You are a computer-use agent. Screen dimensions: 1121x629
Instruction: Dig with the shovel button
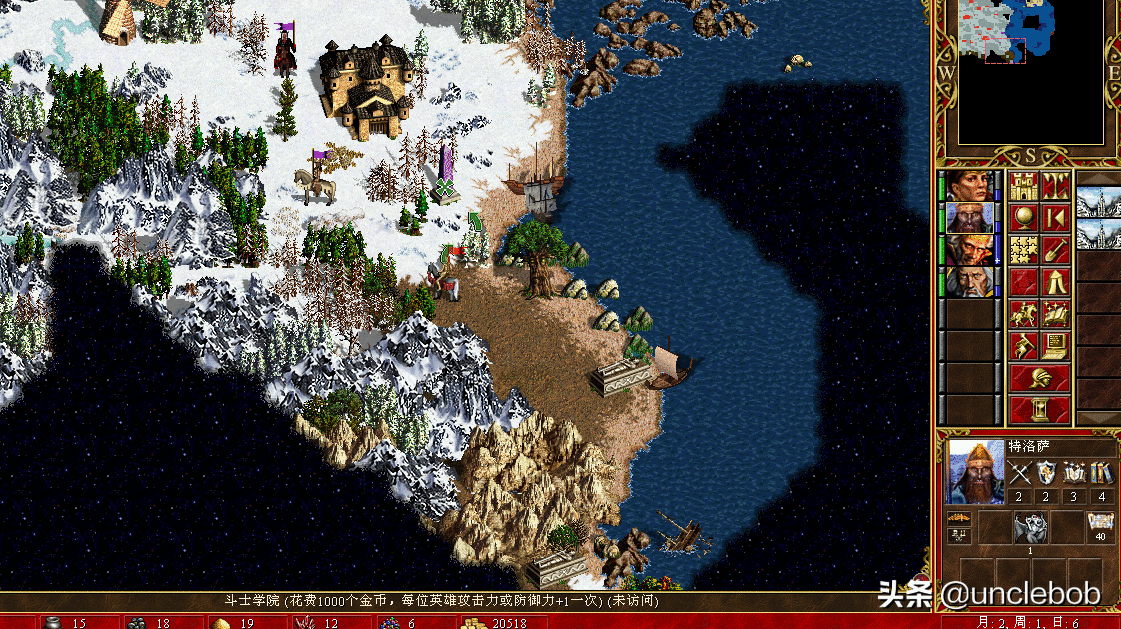click(x=1056, y=250)
